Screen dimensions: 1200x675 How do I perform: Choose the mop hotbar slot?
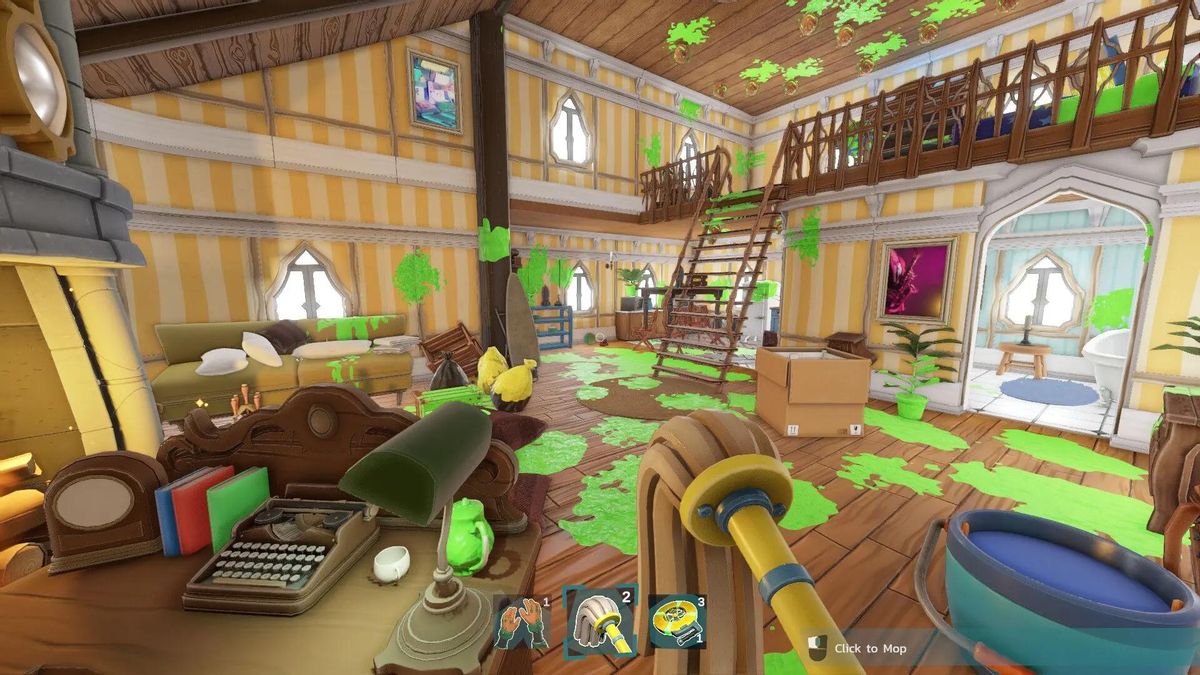click(599, 621)
